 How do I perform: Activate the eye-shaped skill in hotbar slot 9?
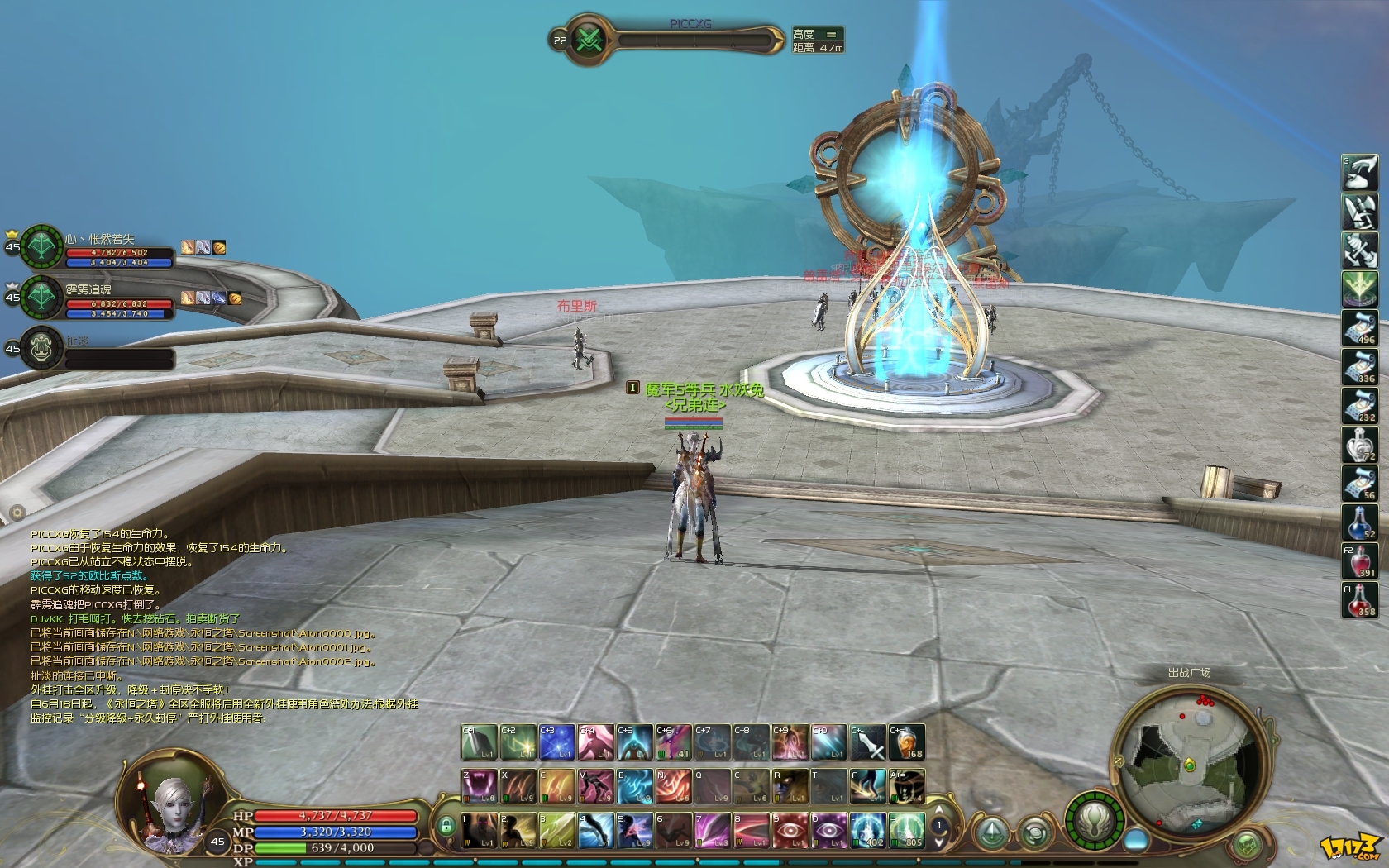point(791,831)
